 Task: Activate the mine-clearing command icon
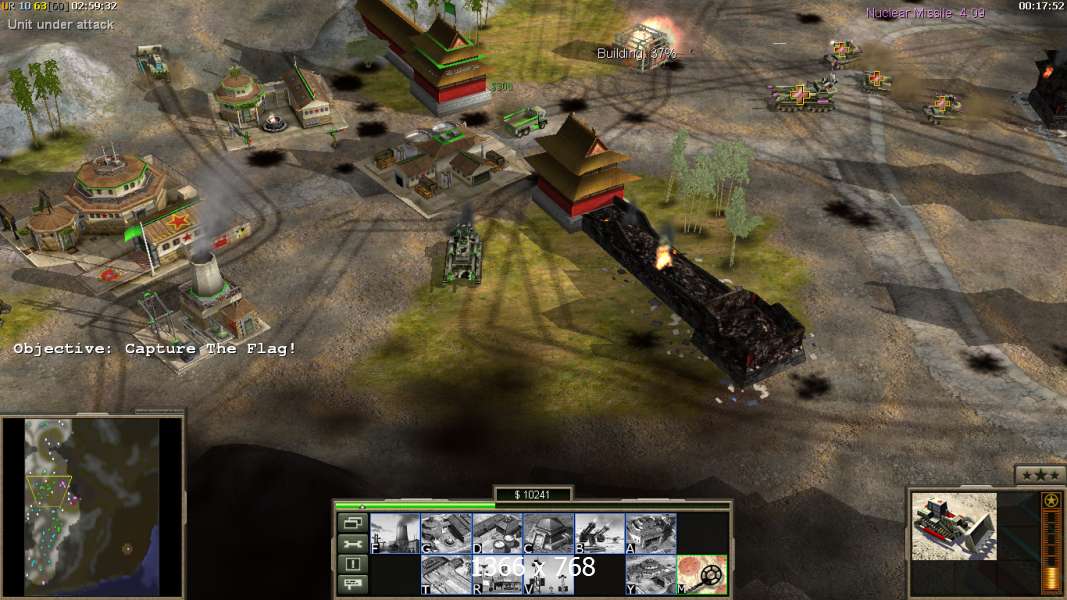coord(702,574)
